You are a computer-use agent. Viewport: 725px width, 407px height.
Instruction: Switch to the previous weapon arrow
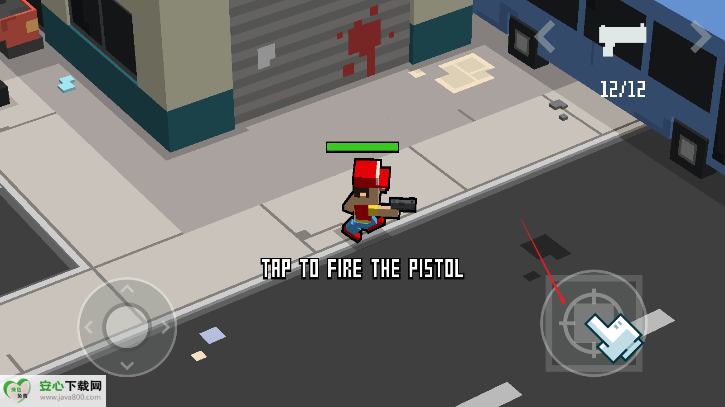pyautogui.click(x=545, y=37)
